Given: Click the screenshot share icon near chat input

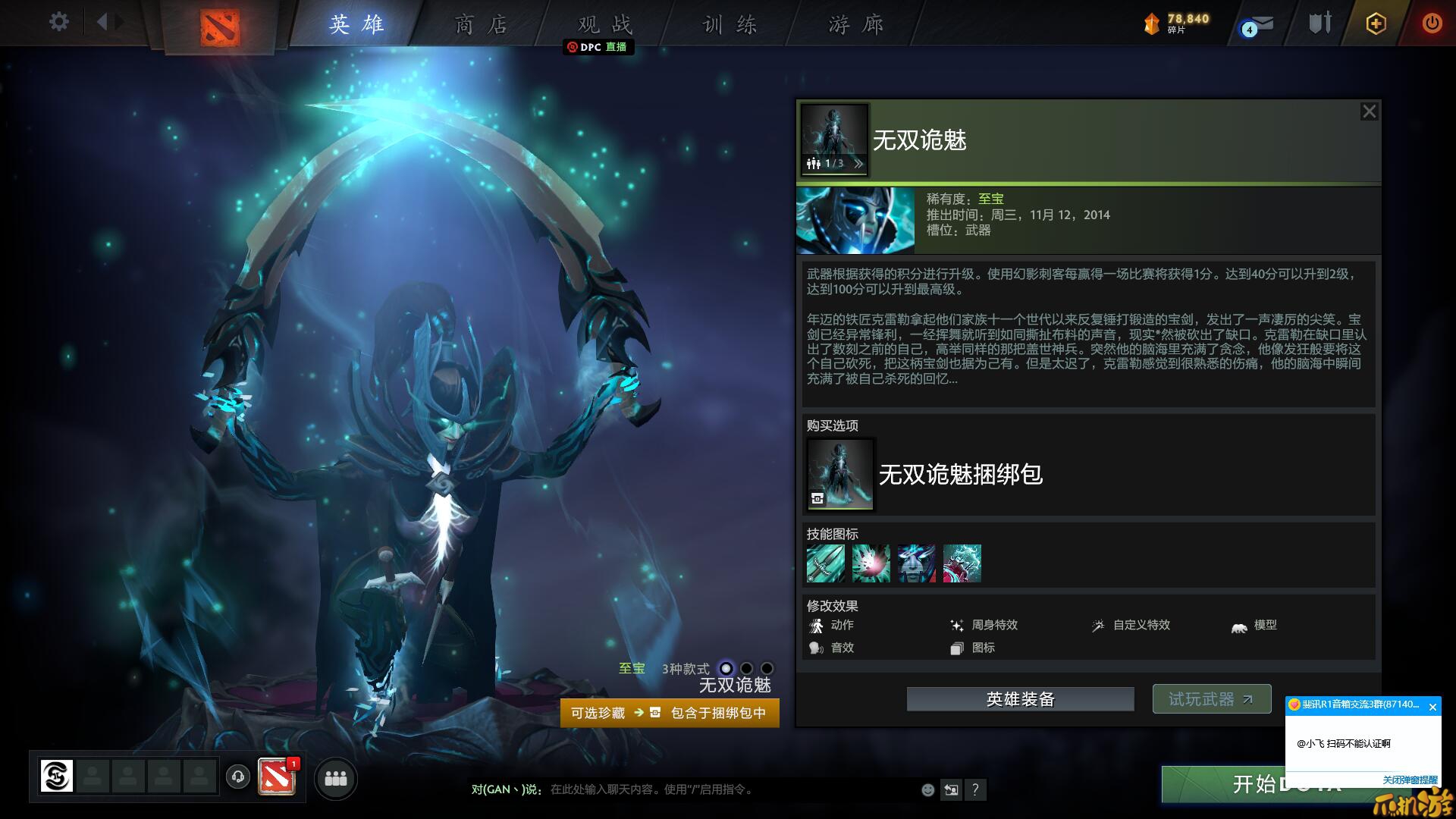Looking at the screenshot, I should click(951, 789).
